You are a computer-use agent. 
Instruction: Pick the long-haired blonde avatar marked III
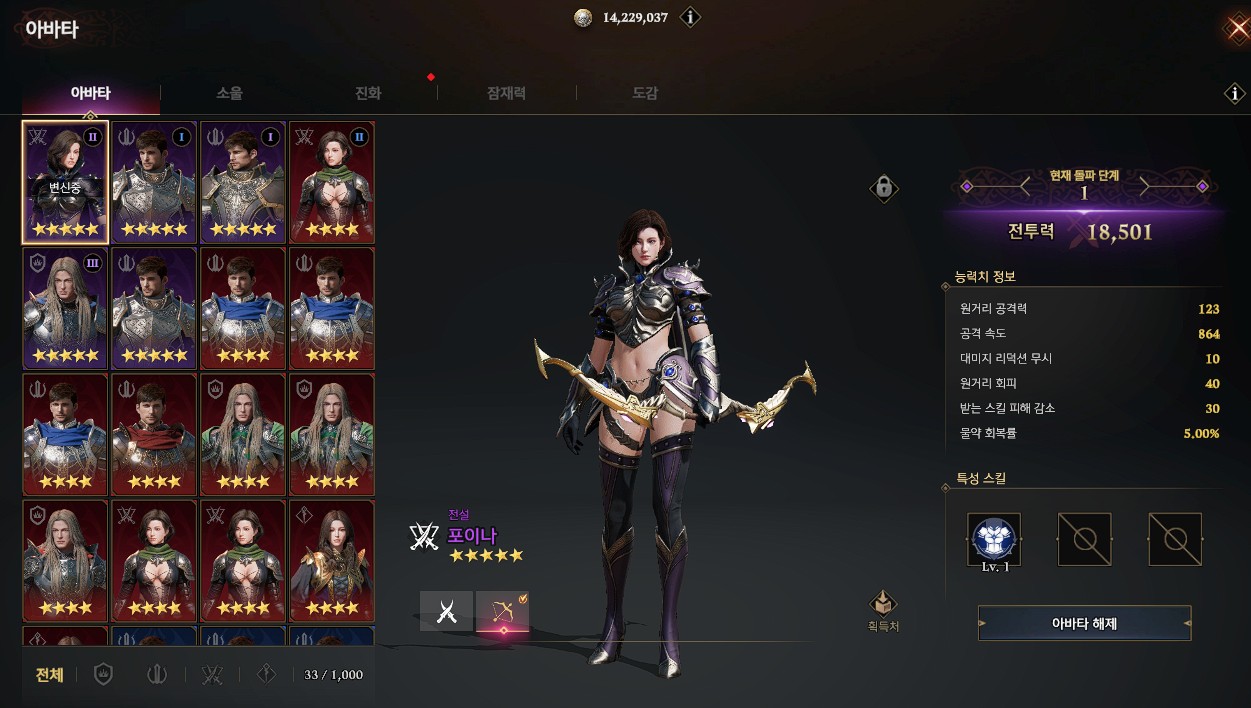tap(65, 308)
